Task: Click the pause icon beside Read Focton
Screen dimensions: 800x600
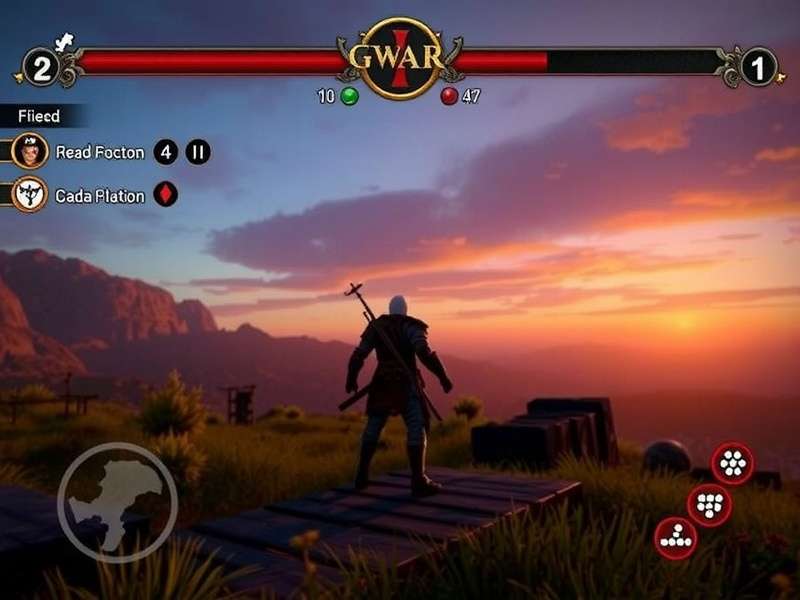Action: tap(198, 152)
